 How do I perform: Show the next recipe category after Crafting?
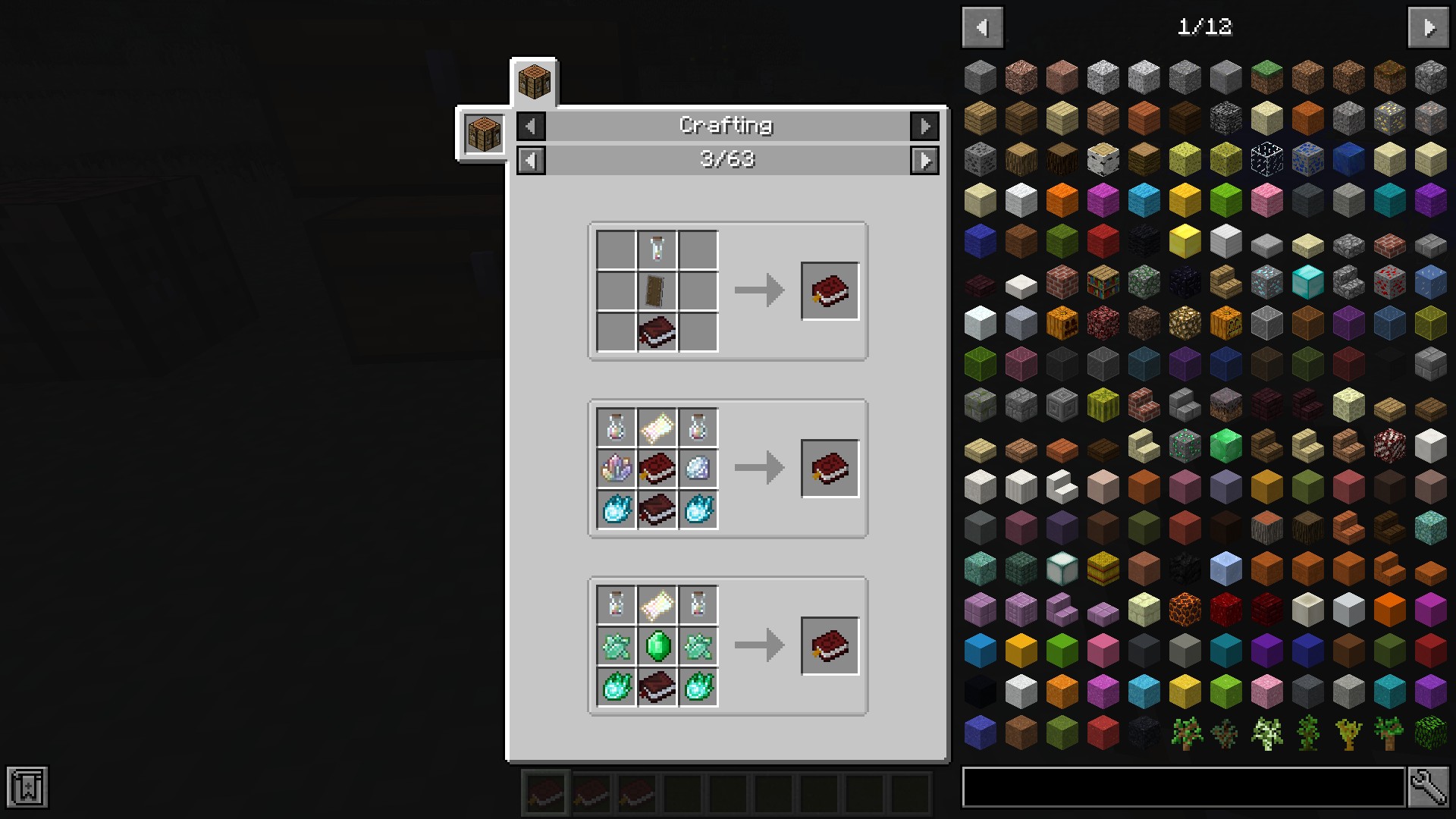pos(924,126)
